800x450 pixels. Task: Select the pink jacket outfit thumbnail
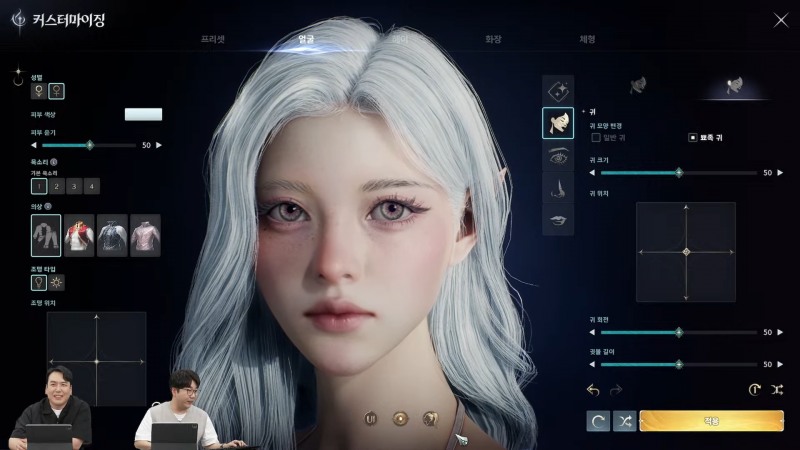tap(145, 235)
